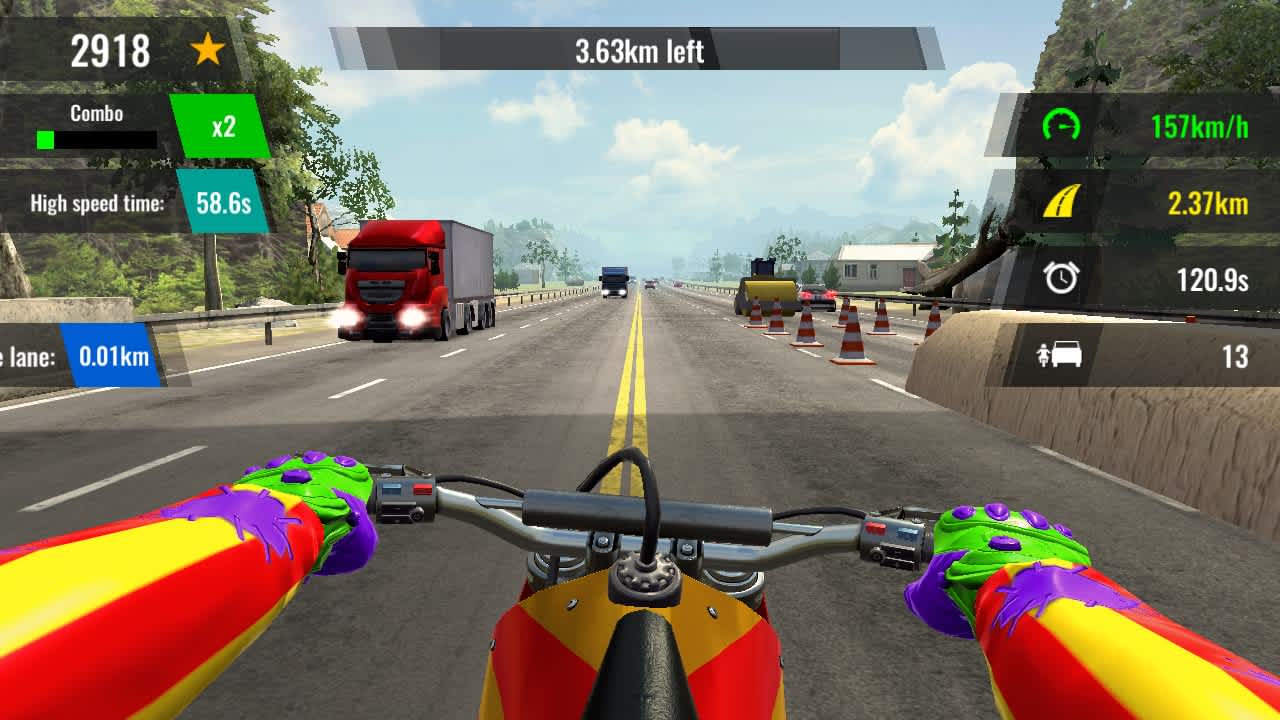Select the green speedometer icon
Viewport: 1280px width, 720px height.
coord(1060,127)
